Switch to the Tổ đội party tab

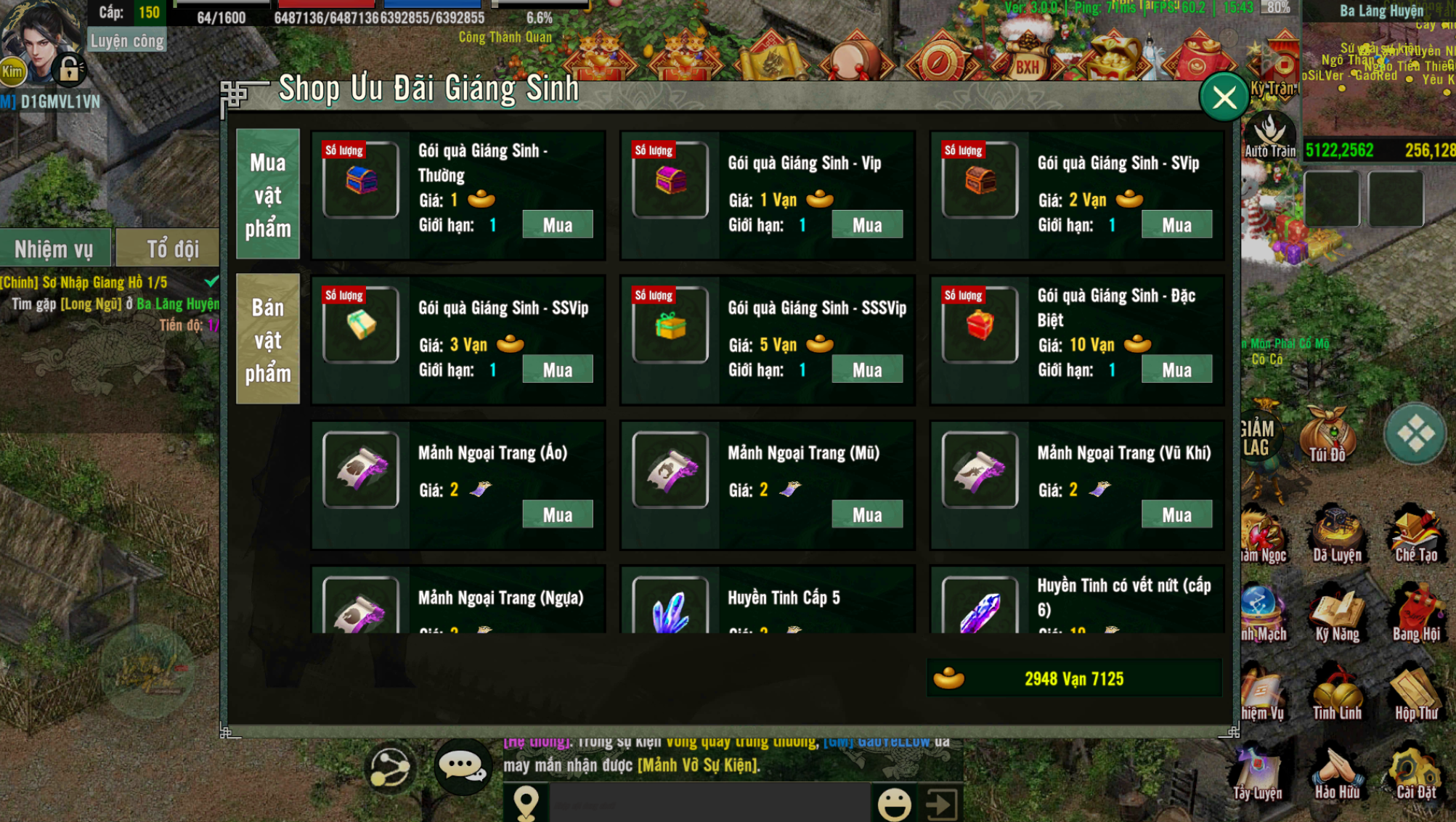172,249
